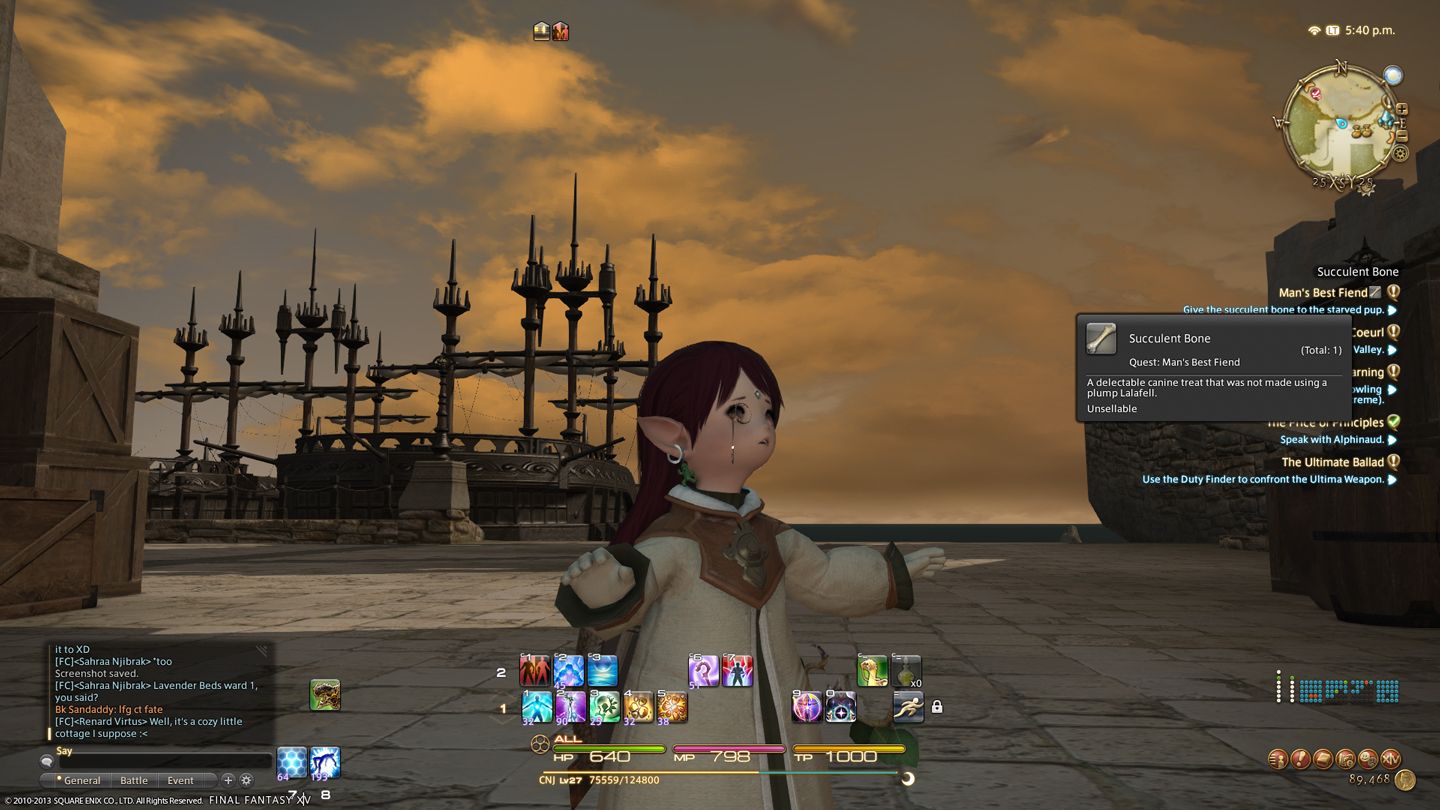Use the potion flask item slot
1440x810 pixels.
click(906, 670)
